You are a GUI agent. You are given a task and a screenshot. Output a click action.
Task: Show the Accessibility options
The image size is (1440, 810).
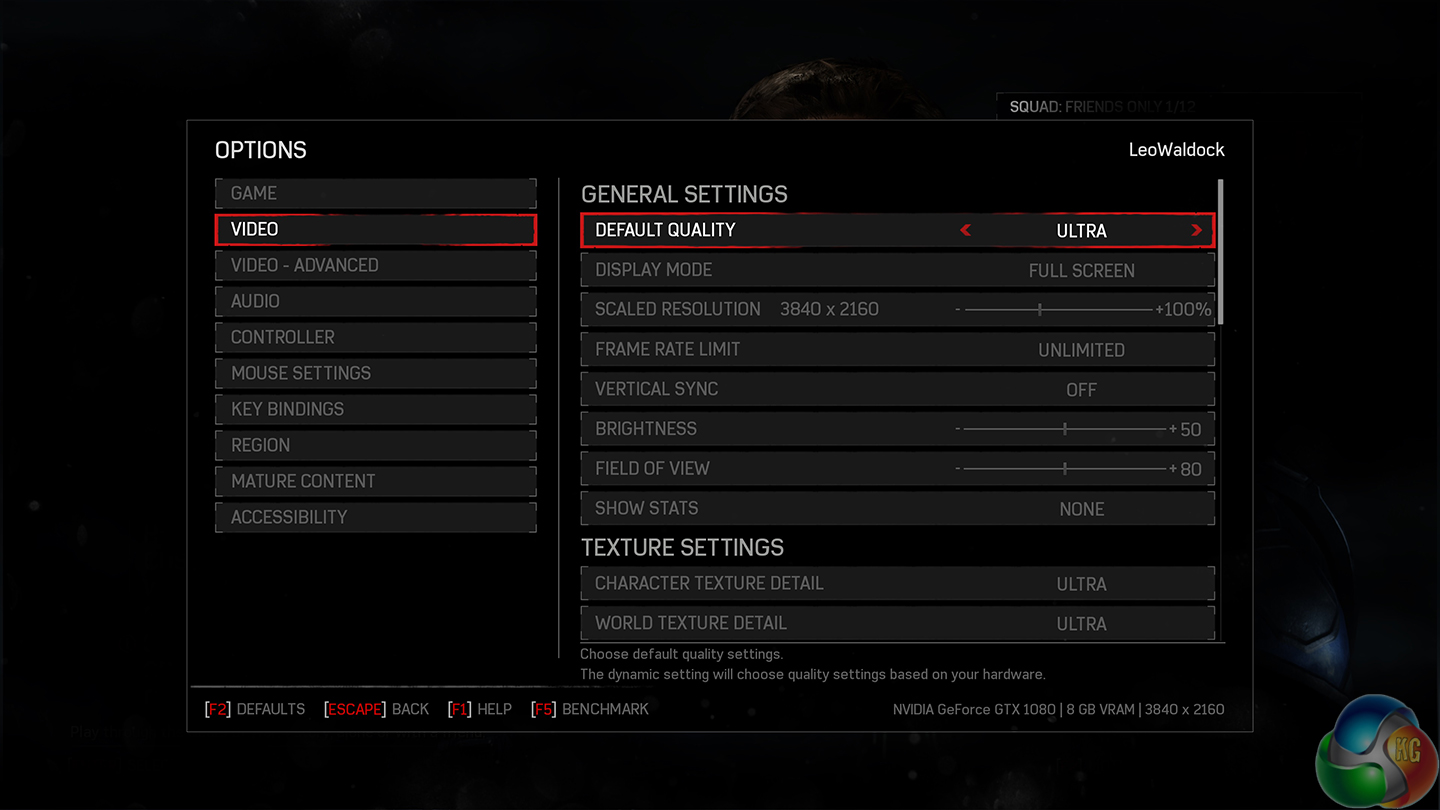(375, 517)
